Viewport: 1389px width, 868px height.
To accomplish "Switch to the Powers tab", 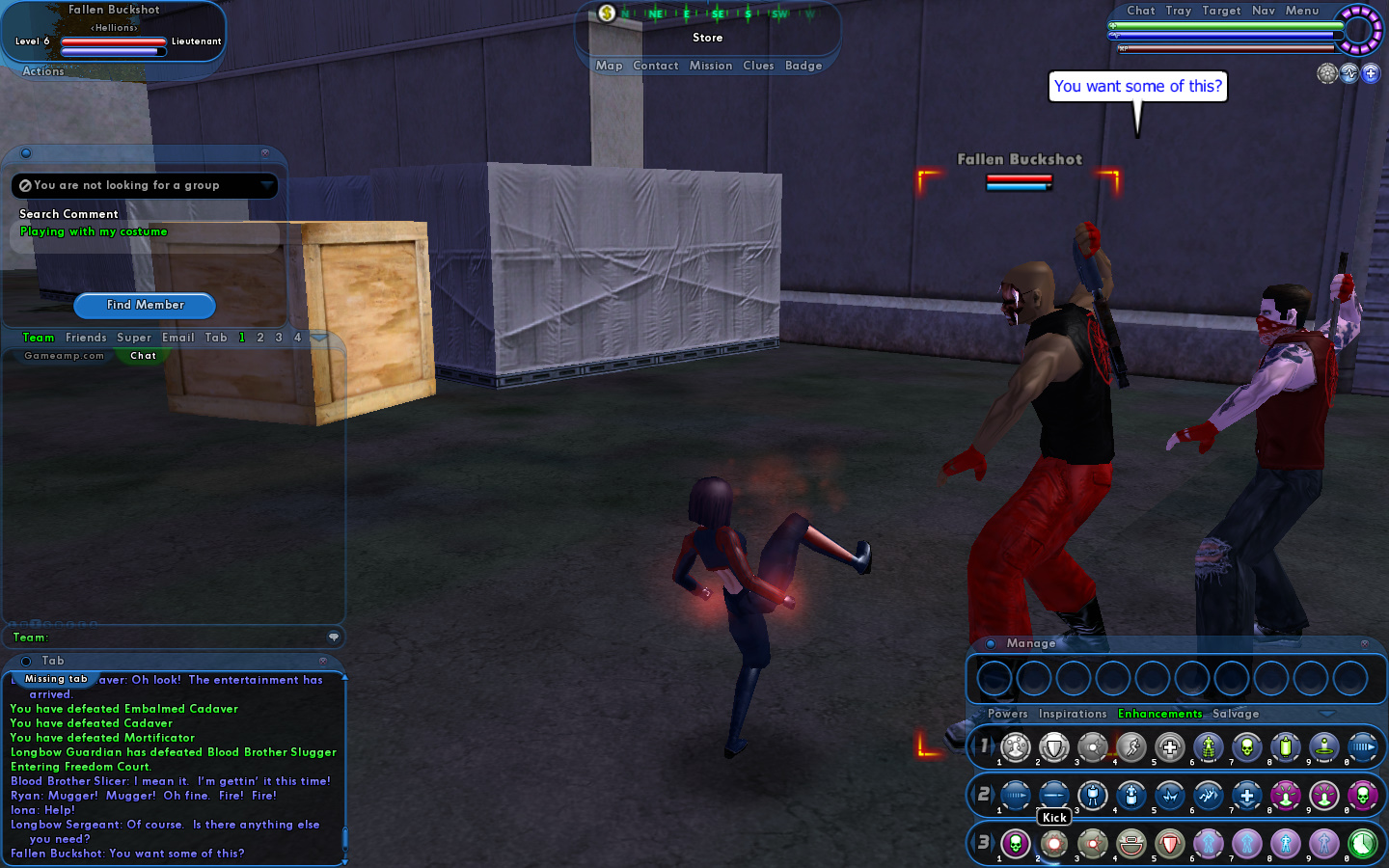I will pos(1007,714).
